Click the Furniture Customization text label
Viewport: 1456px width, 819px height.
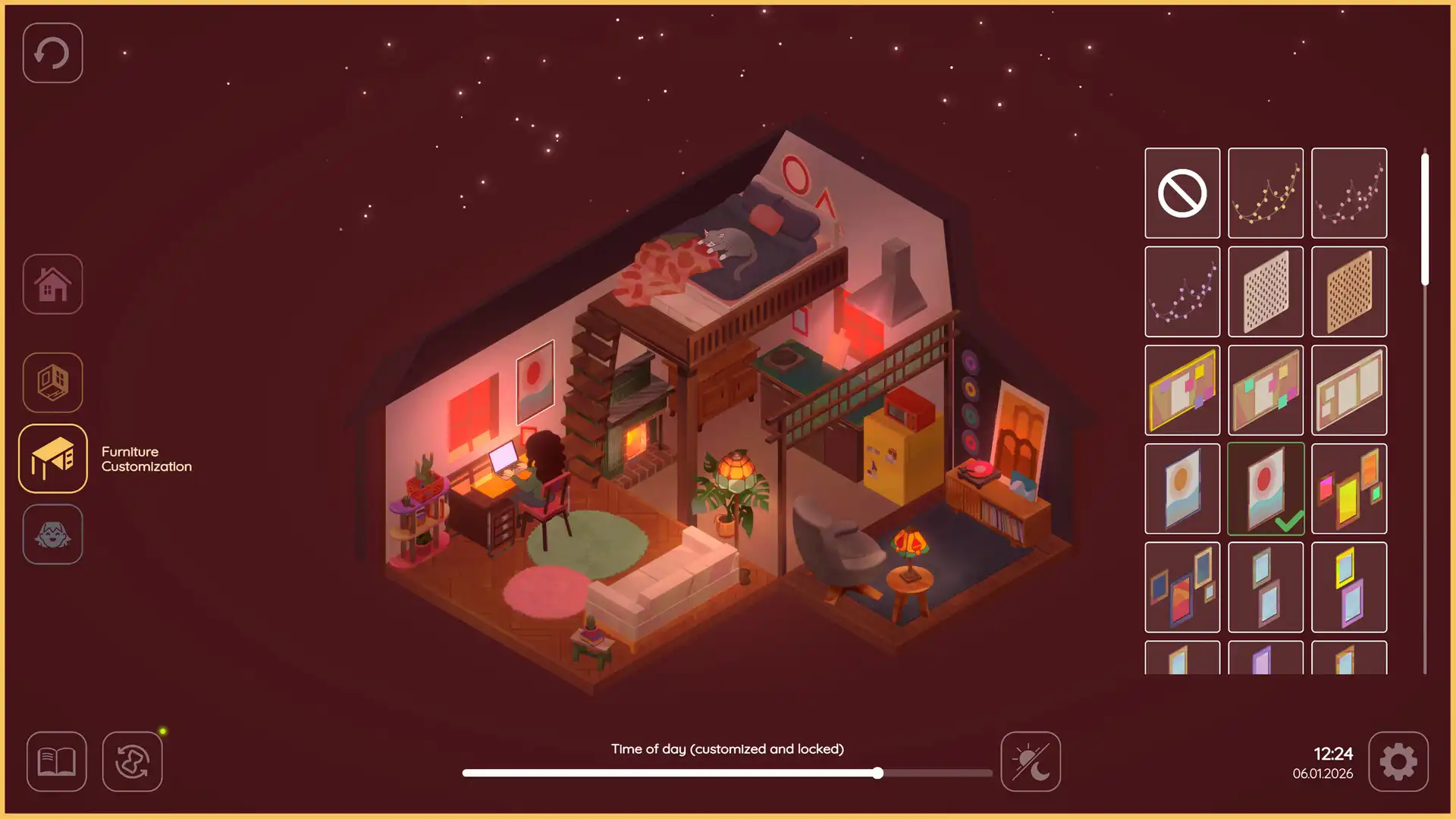click(146, 459)
